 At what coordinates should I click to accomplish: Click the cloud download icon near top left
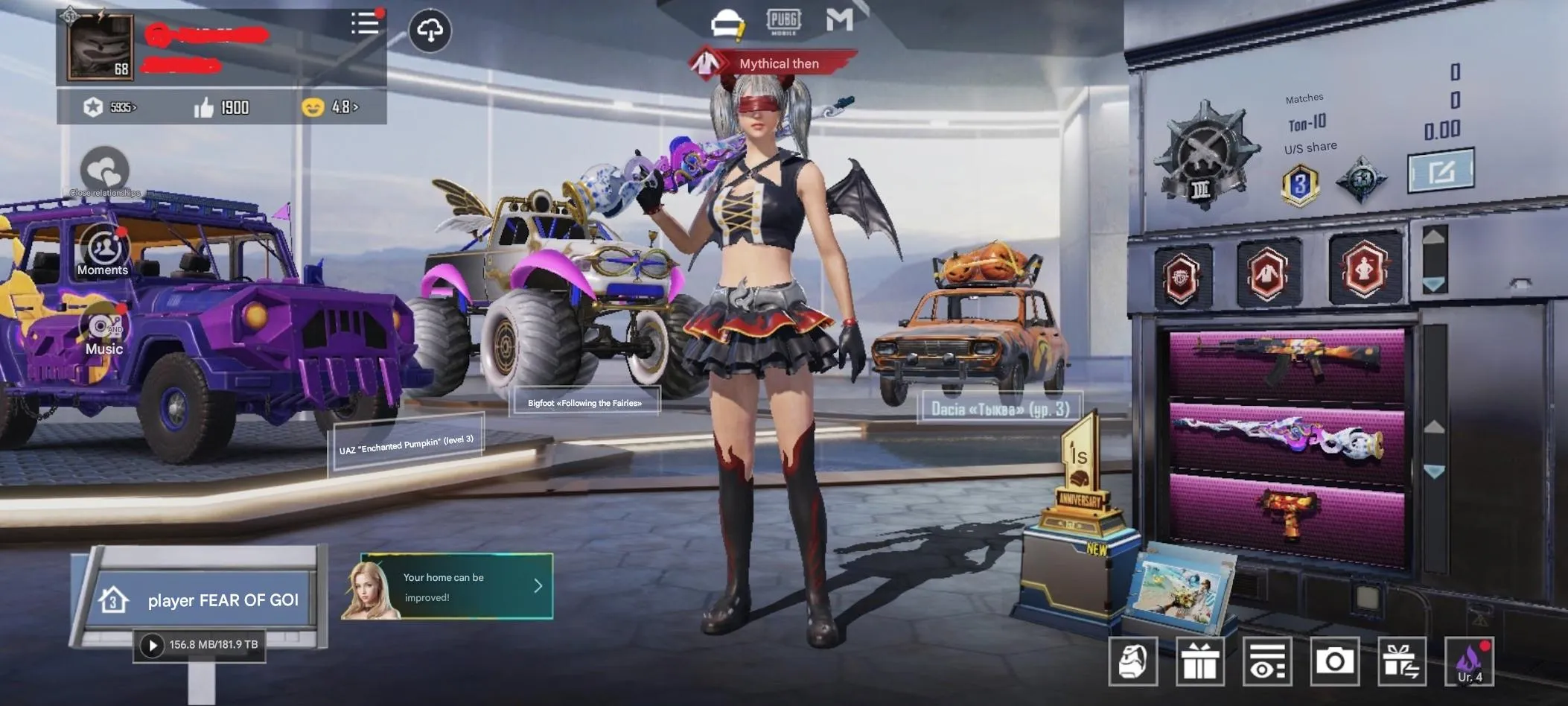click(430, 30)
